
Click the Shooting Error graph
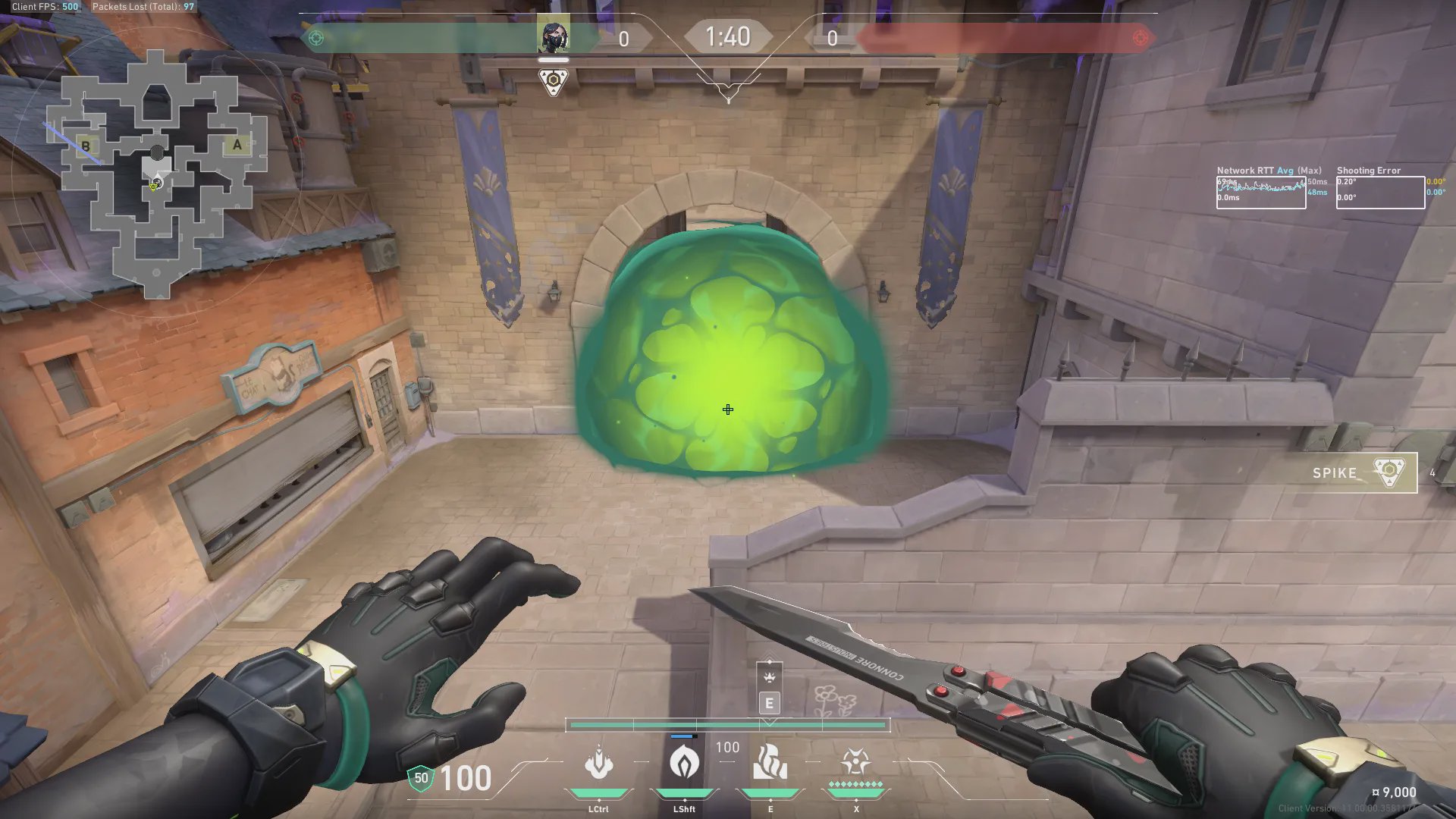pos(1379,193)
